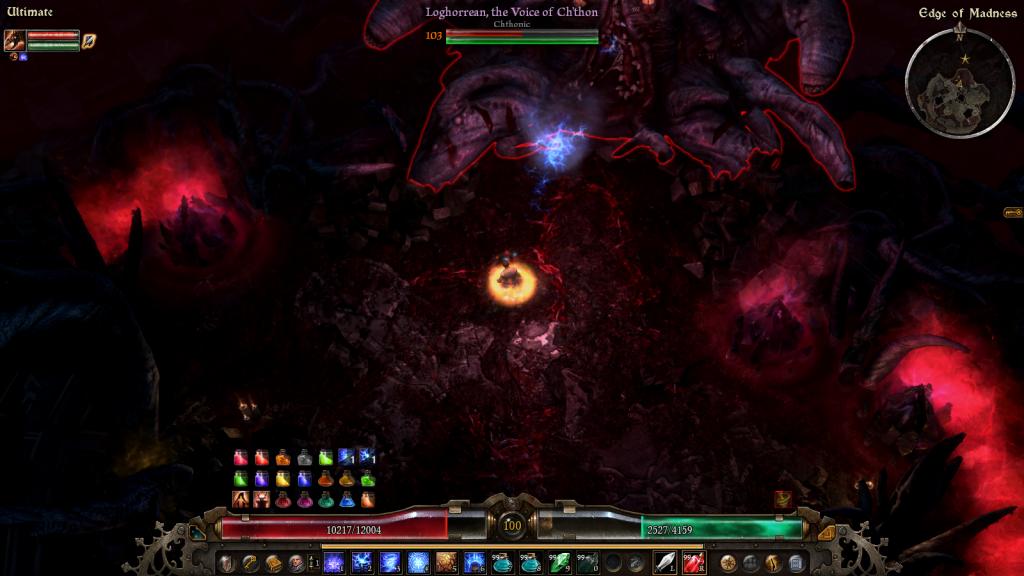This screenshot has height=576, width=1024.
Task: Use the red potion right-mouse skill slot
Action: click(694, 563)
